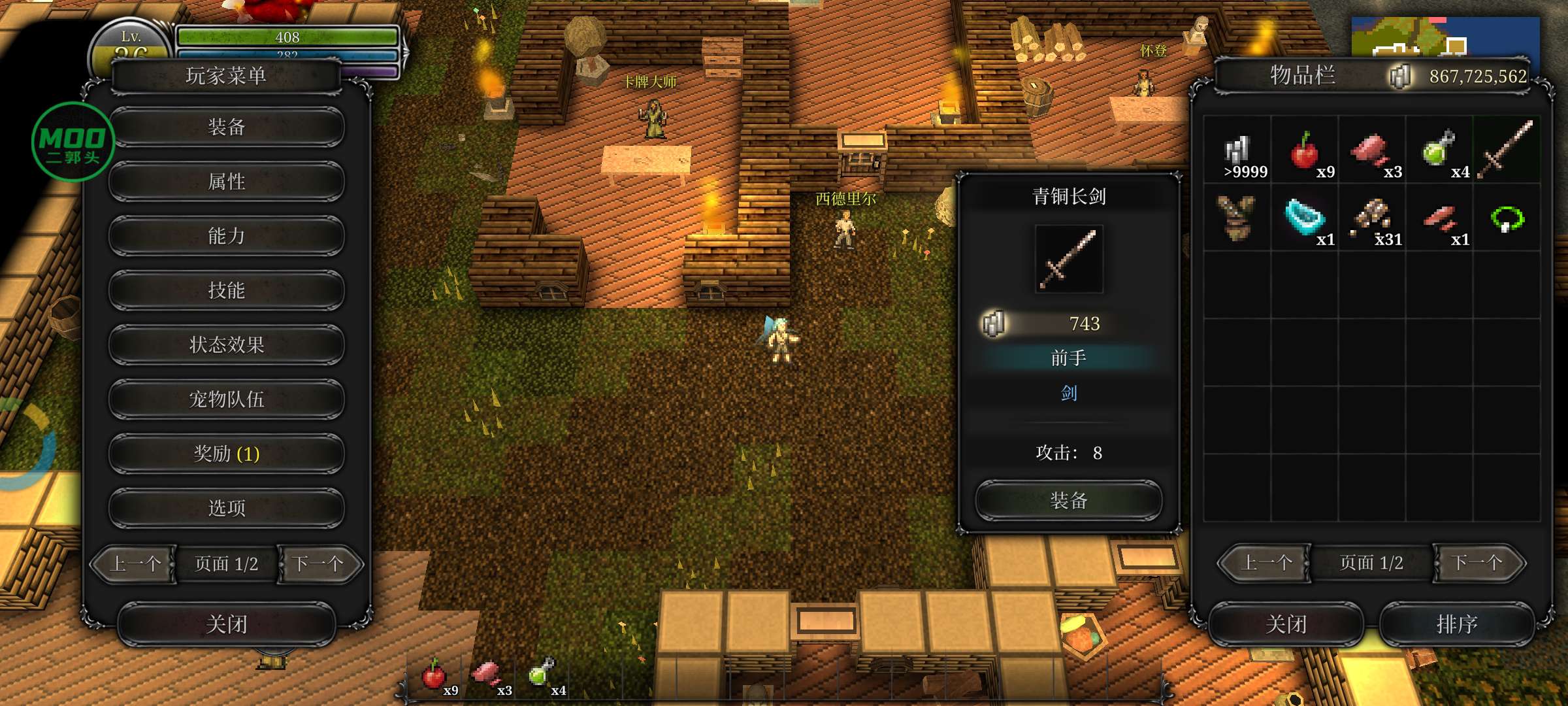Go to next page of player menu

[319, 563]
